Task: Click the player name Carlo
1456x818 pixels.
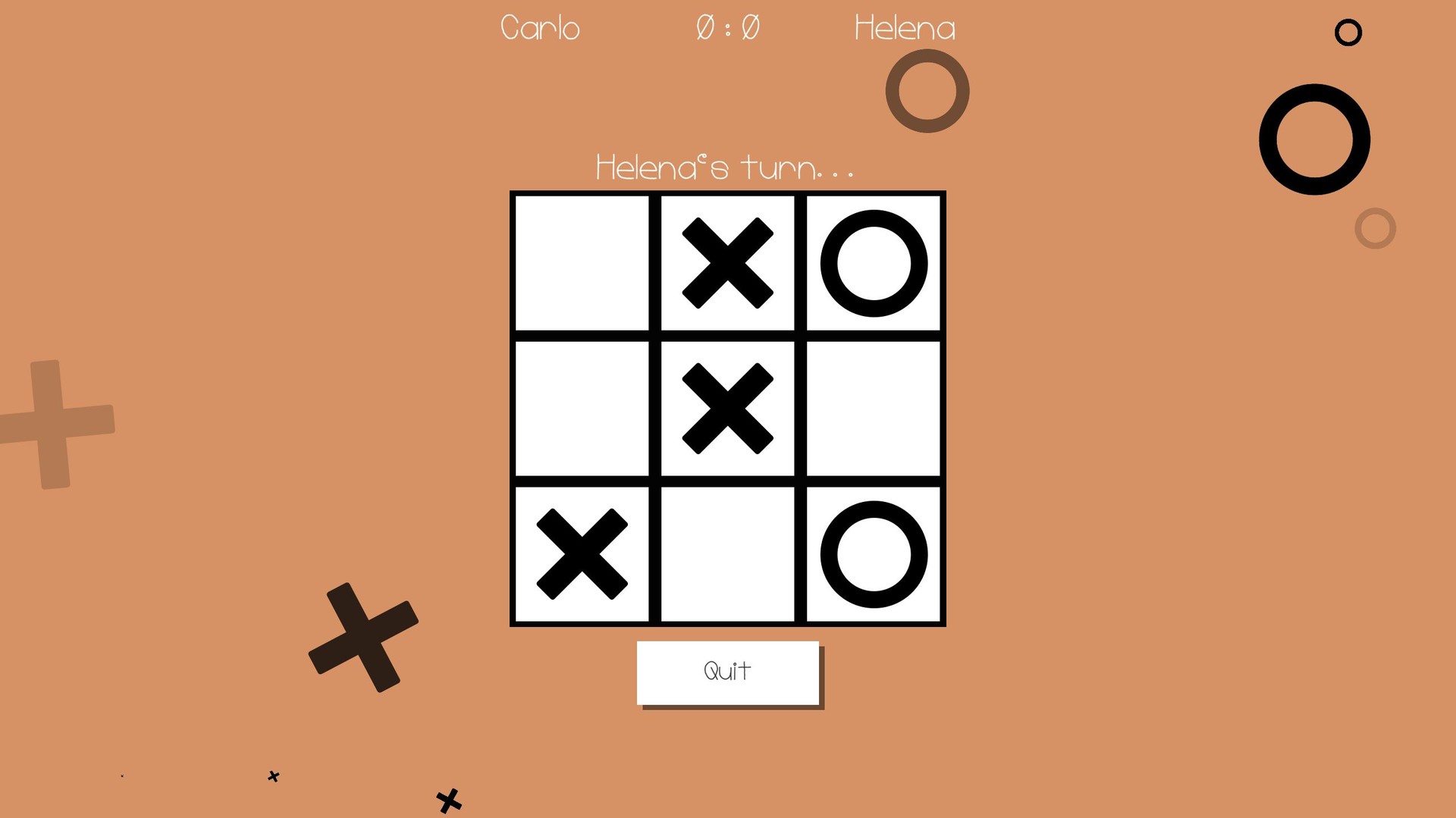Action: tap(539, 29)
